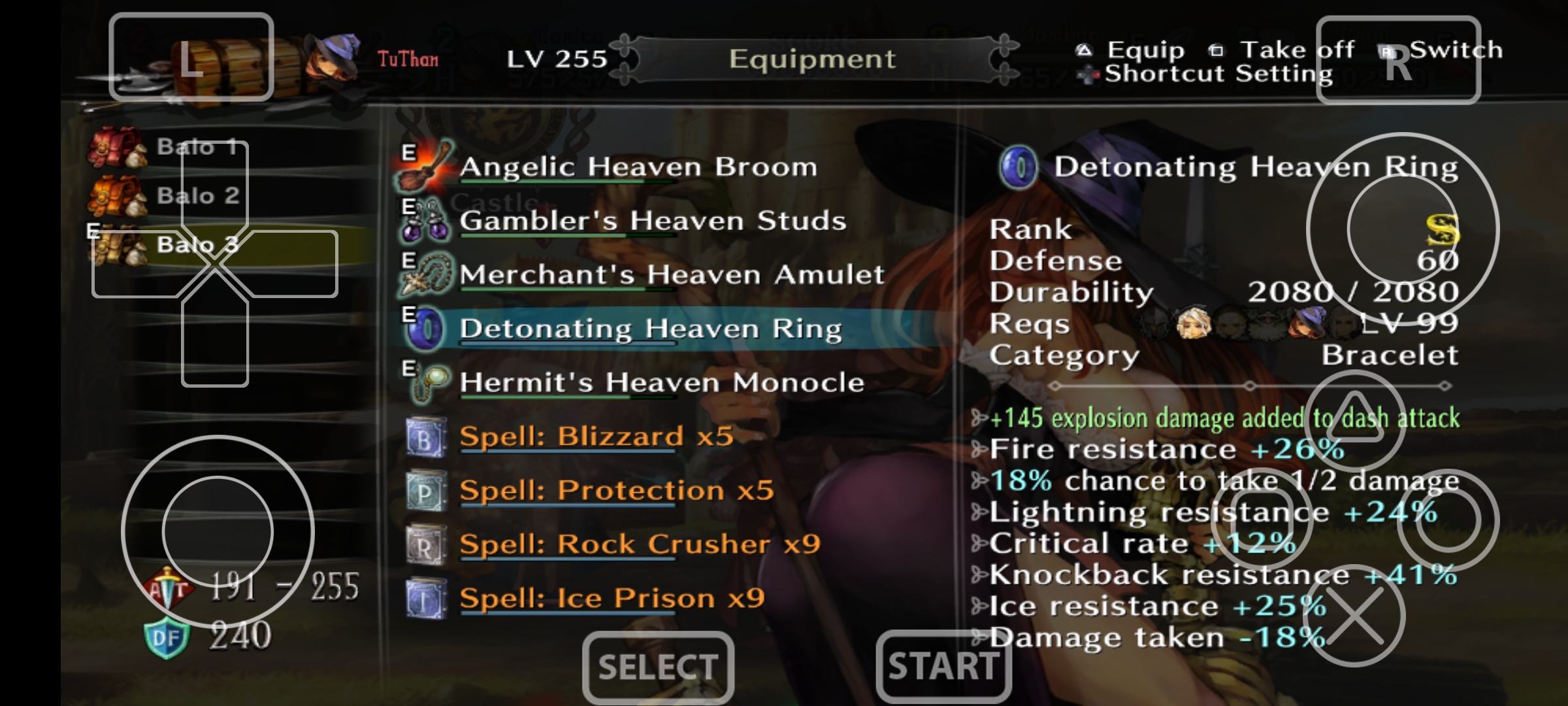This screenshot has height=706, width=1568.
Task: Select Spell: Rock Crusher x9
Action: click(x=639, y=545)
